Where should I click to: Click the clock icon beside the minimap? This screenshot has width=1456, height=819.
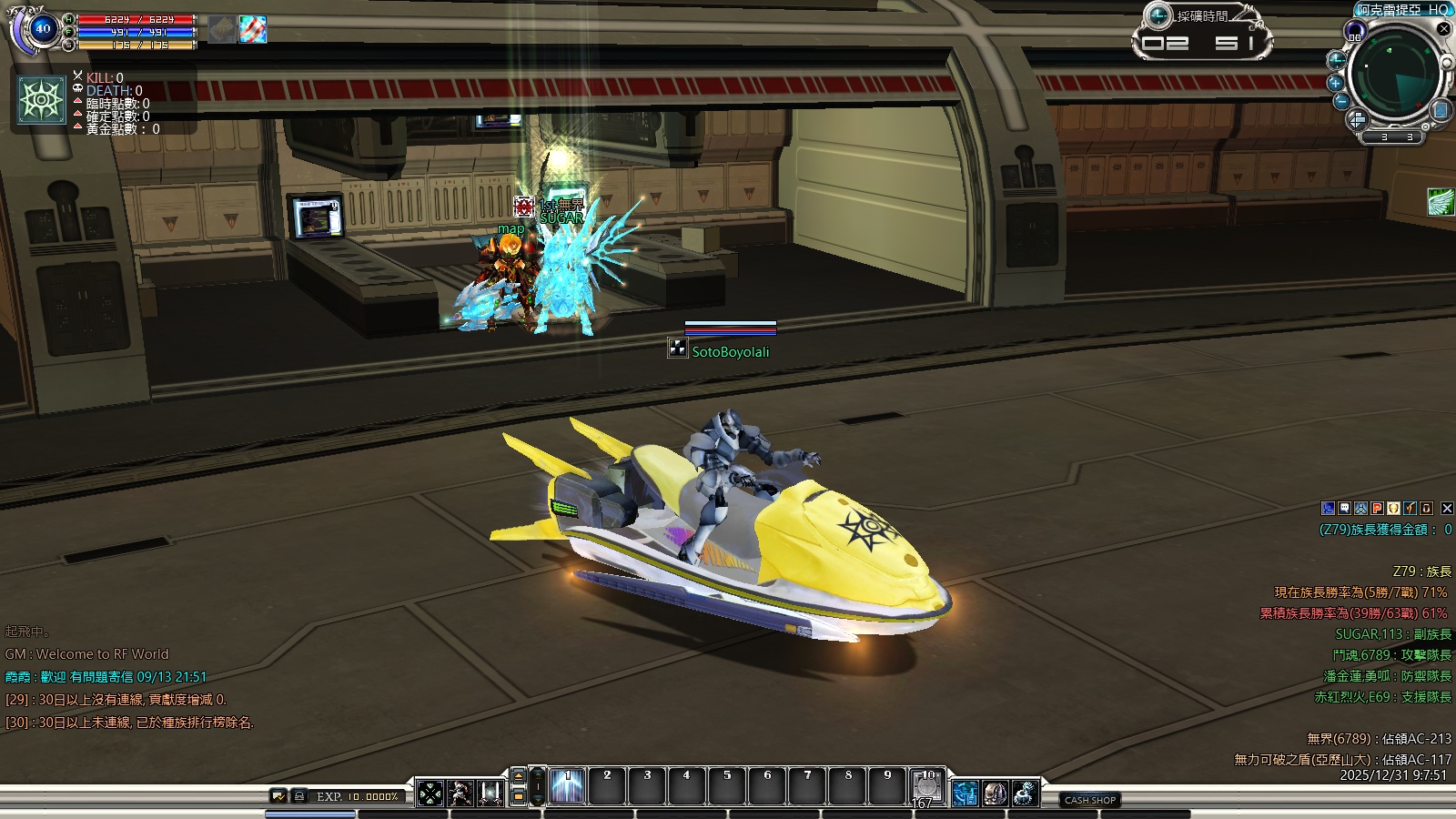point(1336,61)
